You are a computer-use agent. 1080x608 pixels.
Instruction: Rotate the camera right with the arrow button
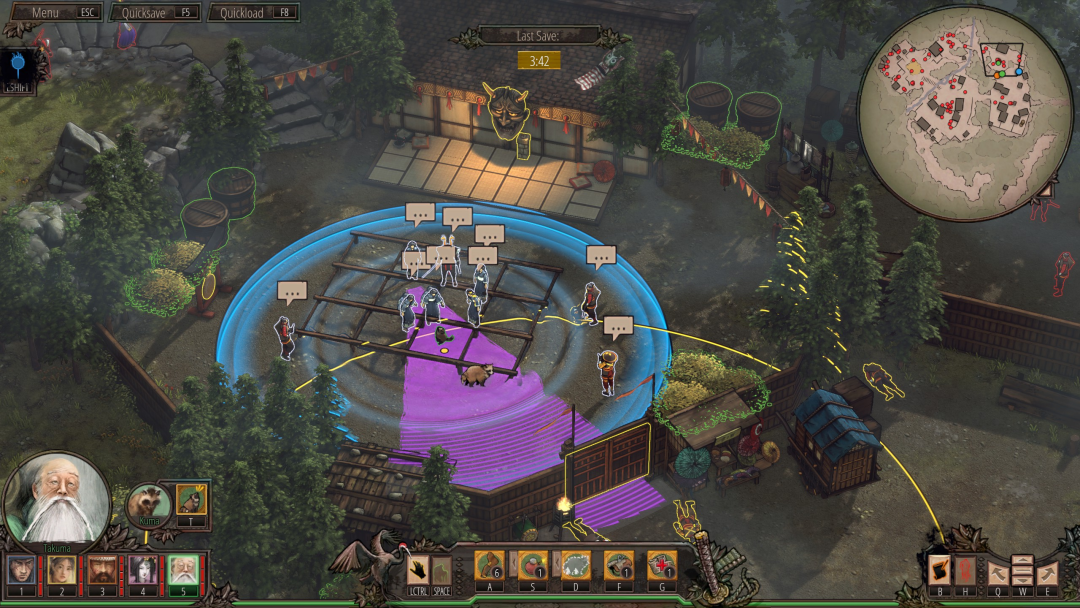point(1047,572)
